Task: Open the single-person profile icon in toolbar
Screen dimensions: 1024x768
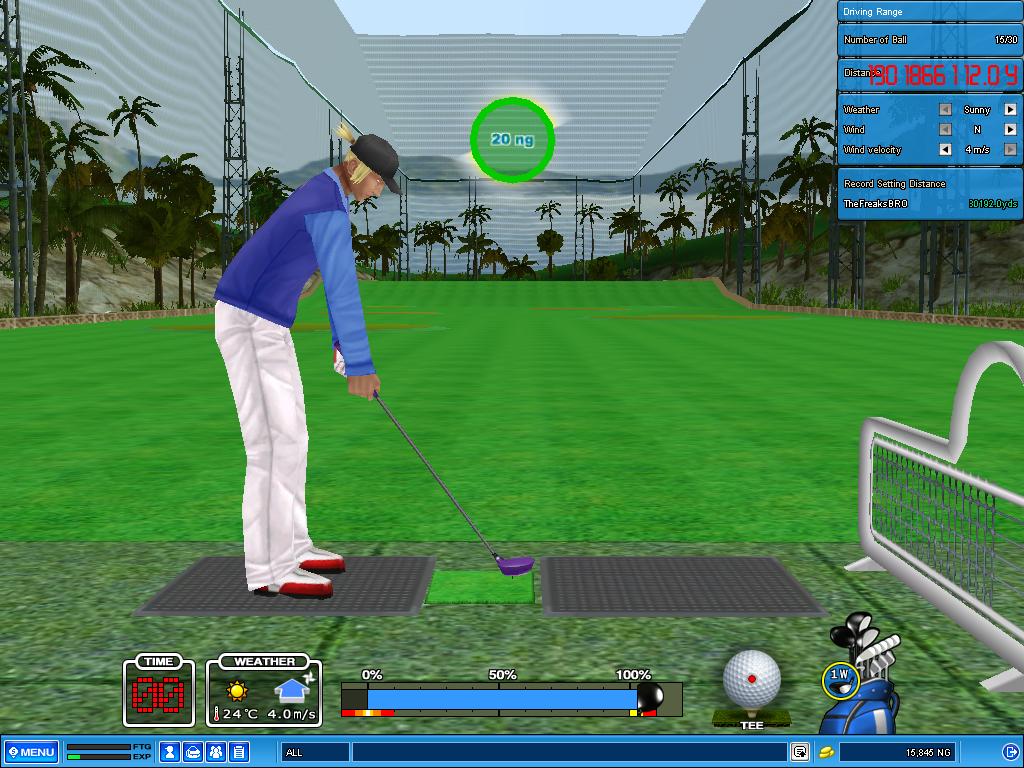Action: pos(170,752)
